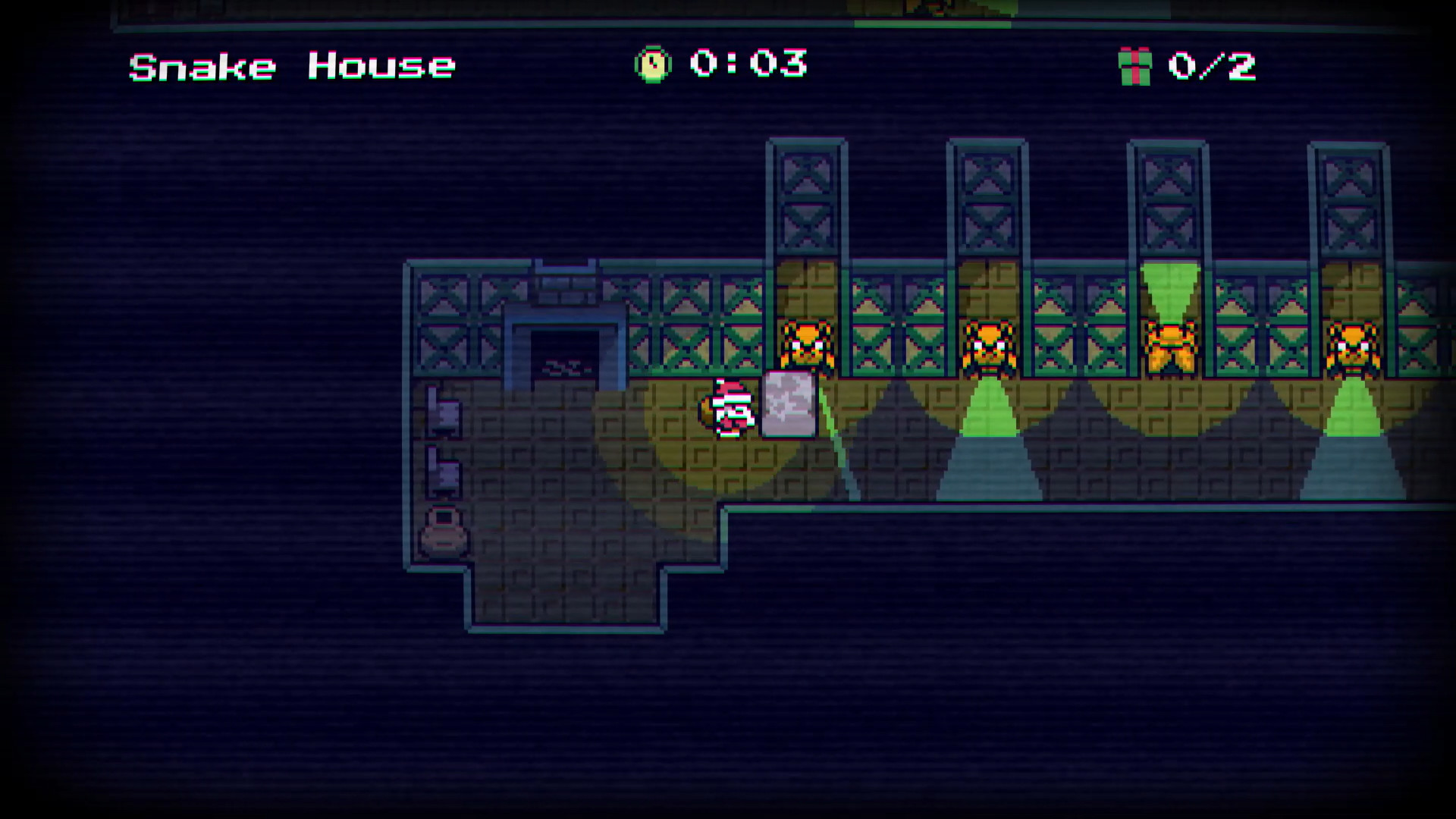Image resolution: width=1456 pixels, height=819 pixels.
Task: Click the timer clock icon in the HUD
Action: coord(654,67)
